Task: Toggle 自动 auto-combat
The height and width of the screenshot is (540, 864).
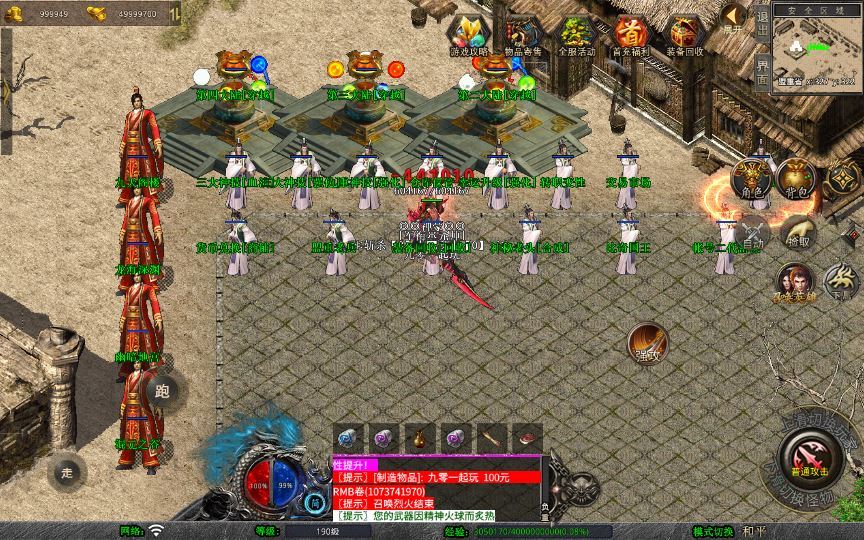Action: click(751, 233)
